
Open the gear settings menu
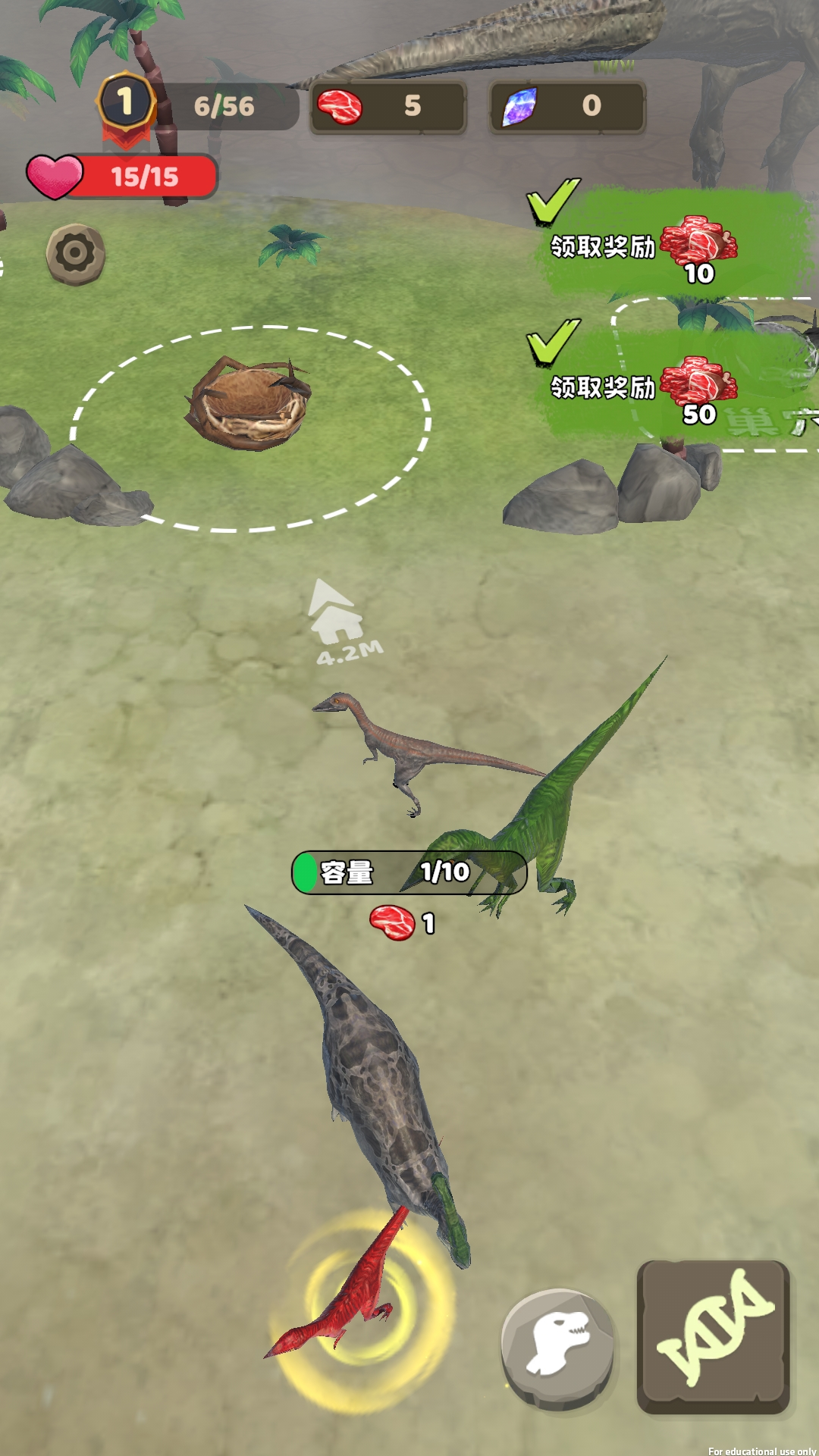75,254
